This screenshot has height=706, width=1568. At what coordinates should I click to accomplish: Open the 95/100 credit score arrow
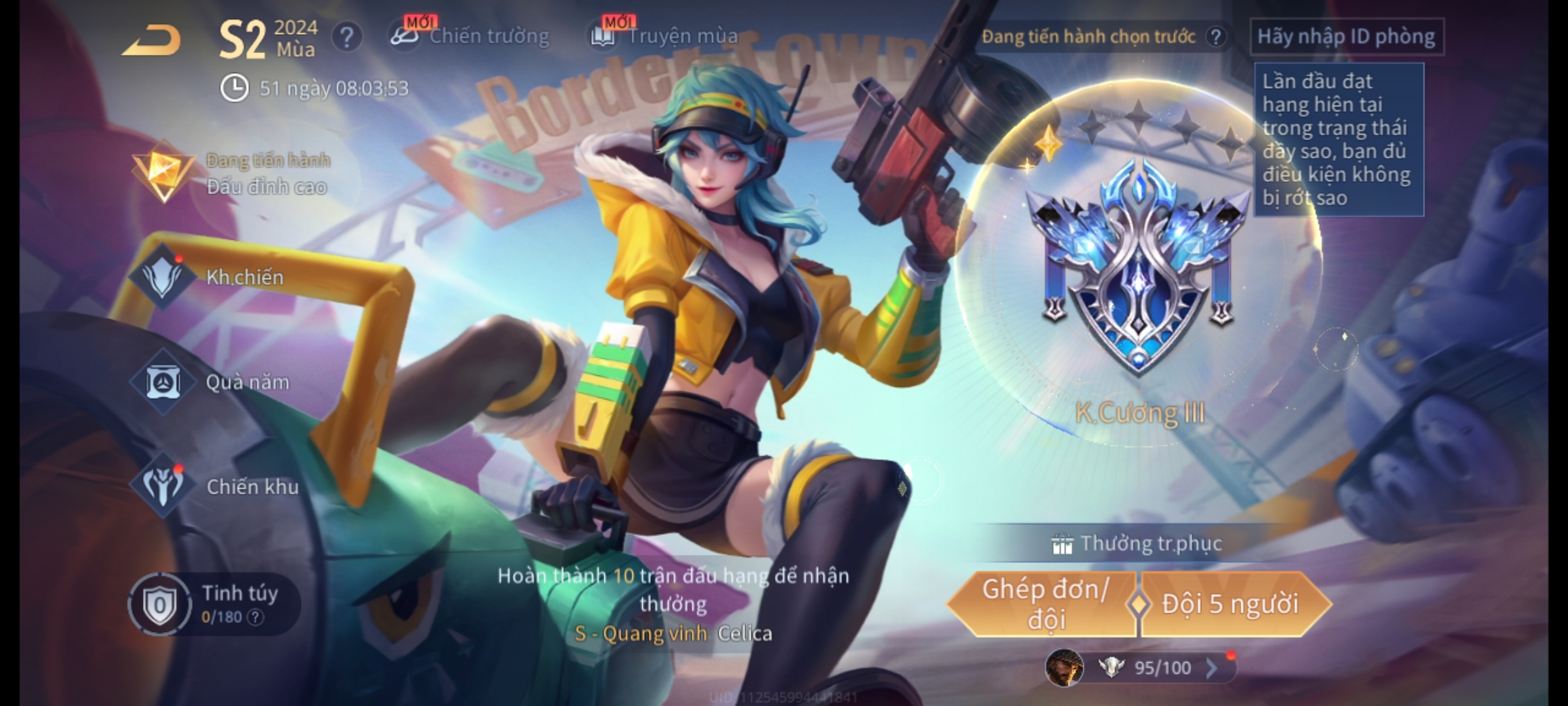(x=1211, y=668)
